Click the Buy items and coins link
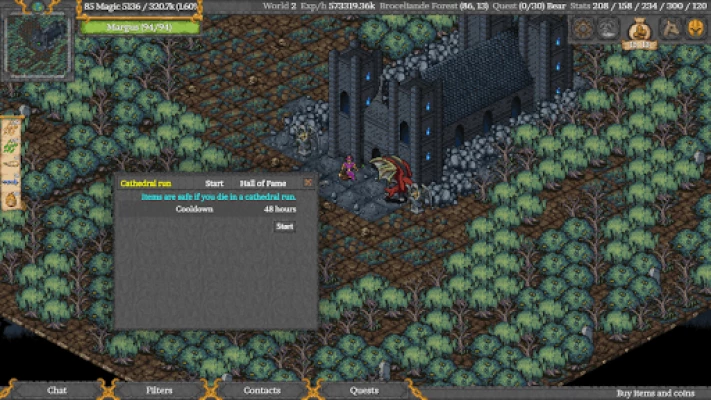The width and height of the screenshot is (711, 400). click(x=653, y=393)
